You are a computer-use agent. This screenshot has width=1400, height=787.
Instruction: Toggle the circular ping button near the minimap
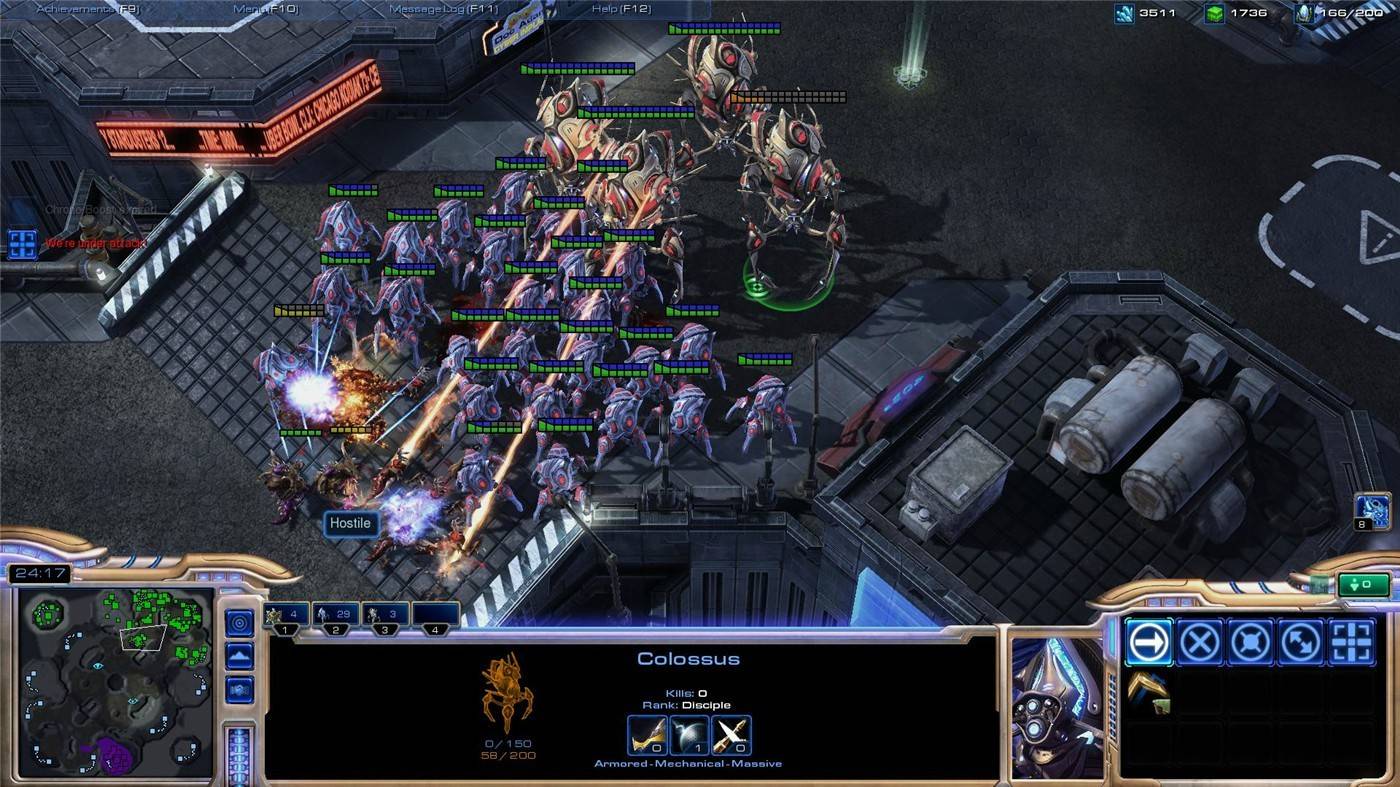(239, 621)
